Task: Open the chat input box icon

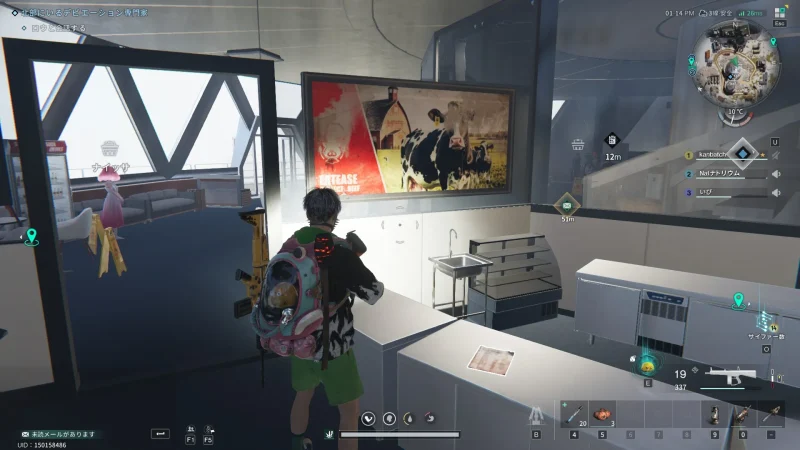Action: click(160, 433)
